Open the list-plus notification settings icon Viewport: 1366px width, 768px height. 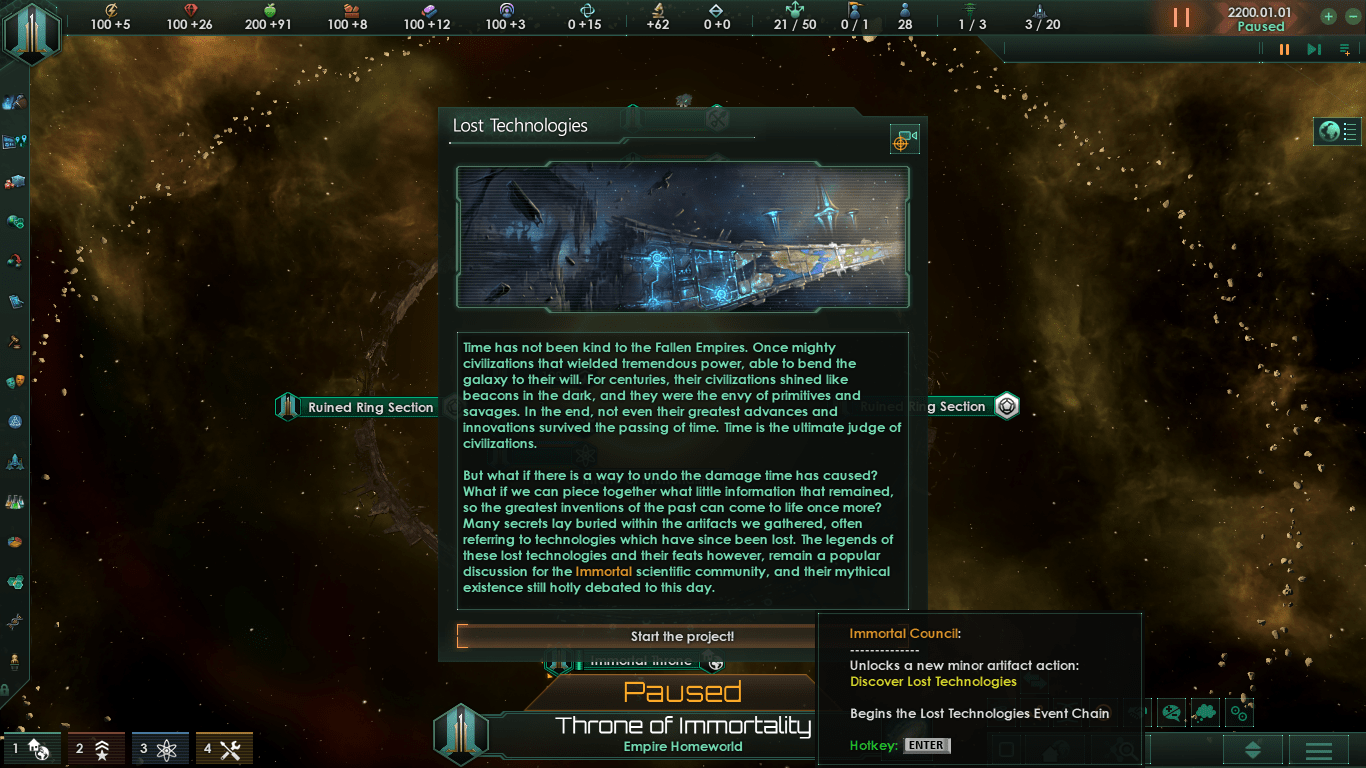coord(1345,49)
